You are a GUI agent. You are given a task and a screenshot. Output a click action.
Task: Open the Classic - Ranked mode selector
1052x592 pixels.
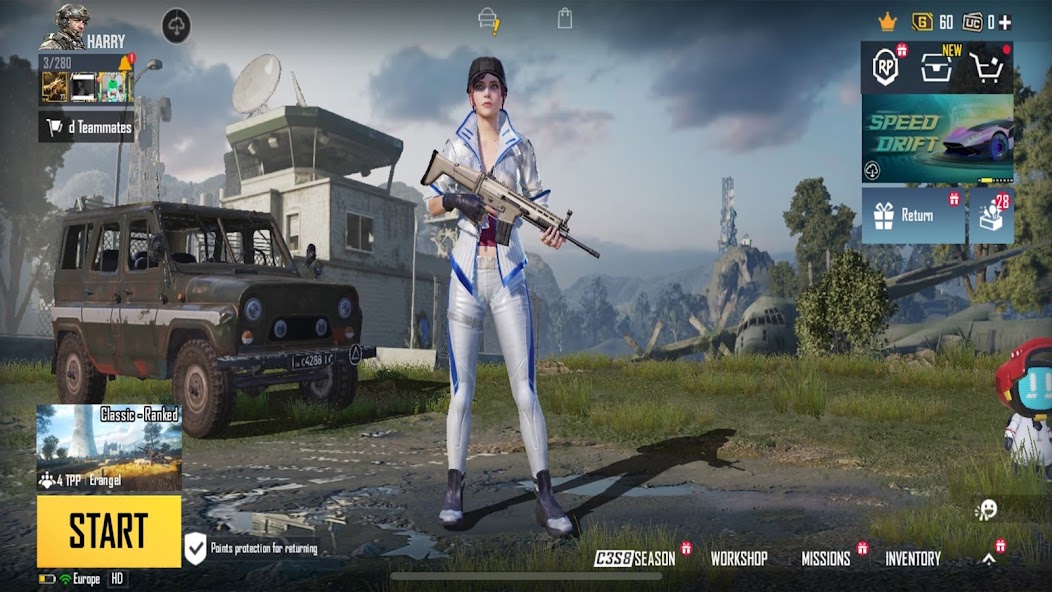(109, 447)
